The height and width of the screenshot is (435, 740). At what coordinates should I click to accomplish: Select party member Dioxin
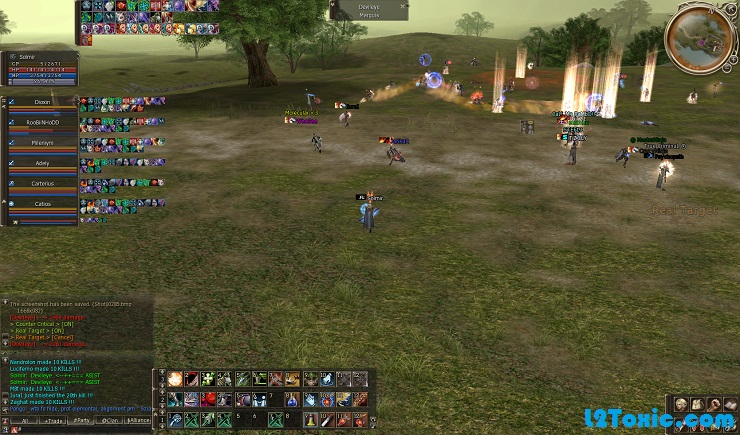(42, 101)
